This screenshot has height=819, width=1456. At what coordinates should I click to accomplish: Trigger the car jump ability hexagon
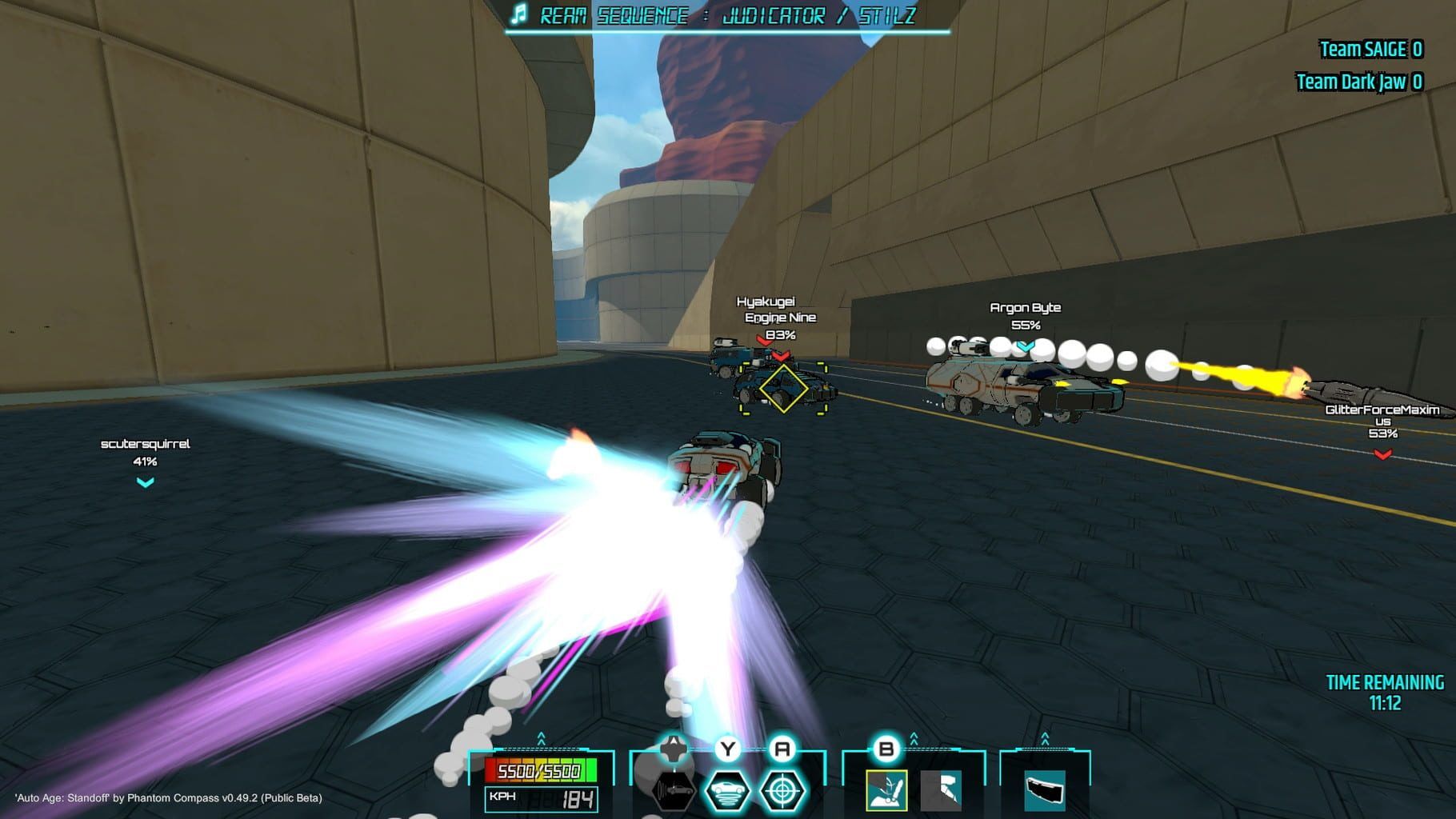pos(728,790)
